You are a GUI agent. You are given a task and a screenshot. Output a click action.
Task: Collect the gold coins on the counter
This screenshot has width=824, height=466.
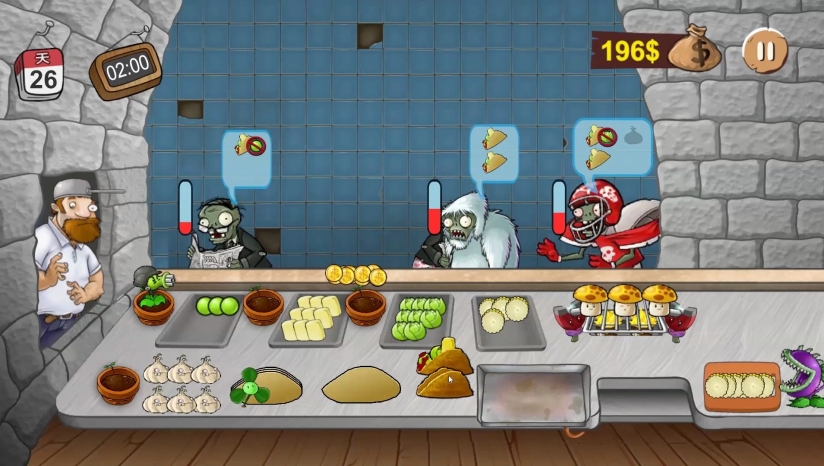355,274
